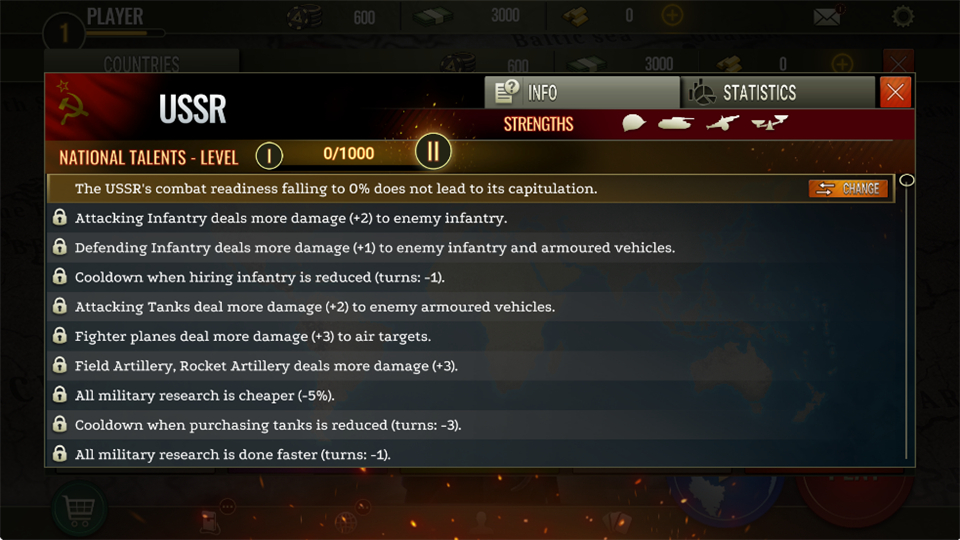This screenshot has width=960, height=540.
Task: Select the tank purchase cooldown talent
Action: tap(267, 425)
